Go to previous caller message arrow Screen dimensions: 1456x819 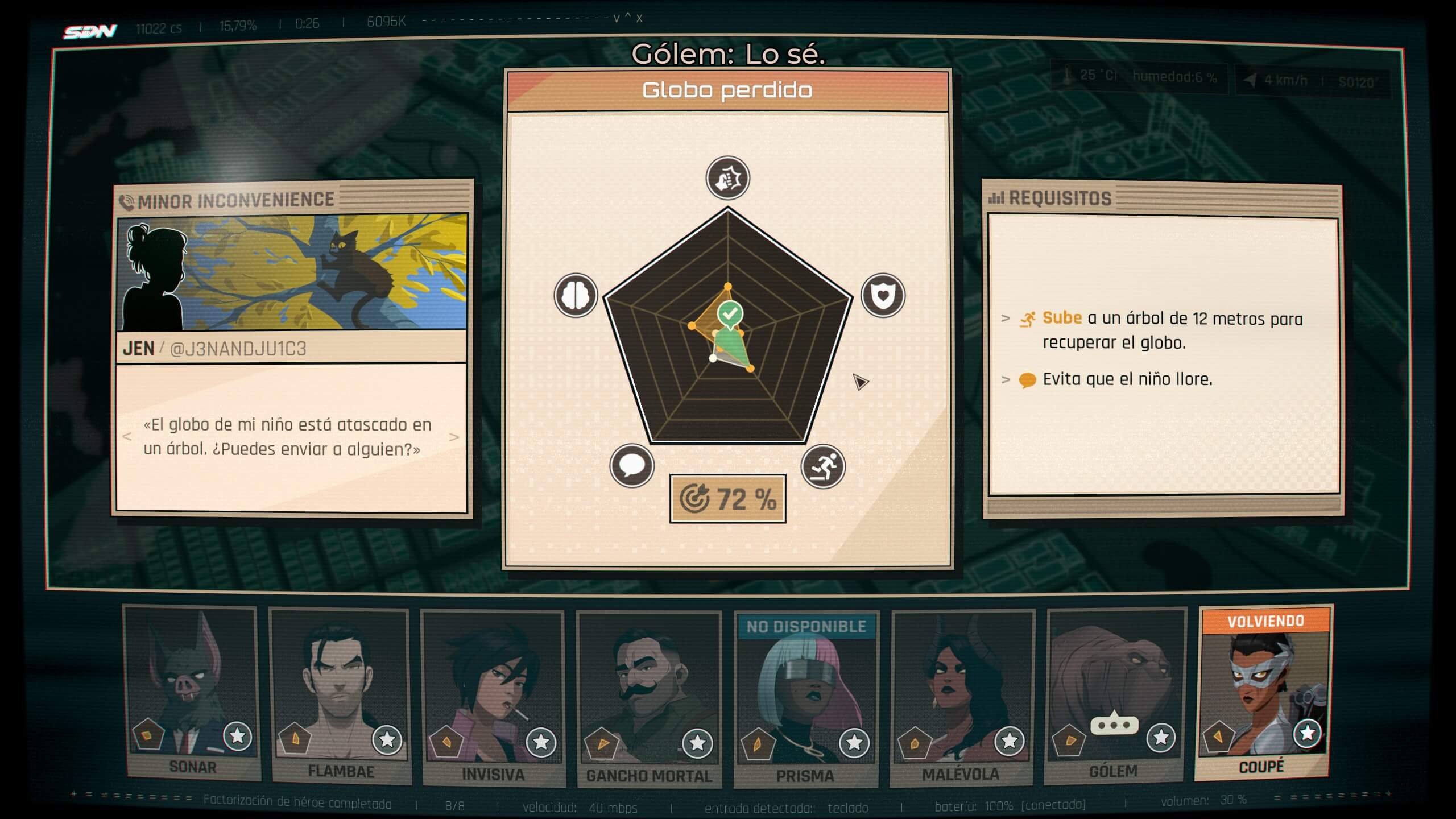127,437
